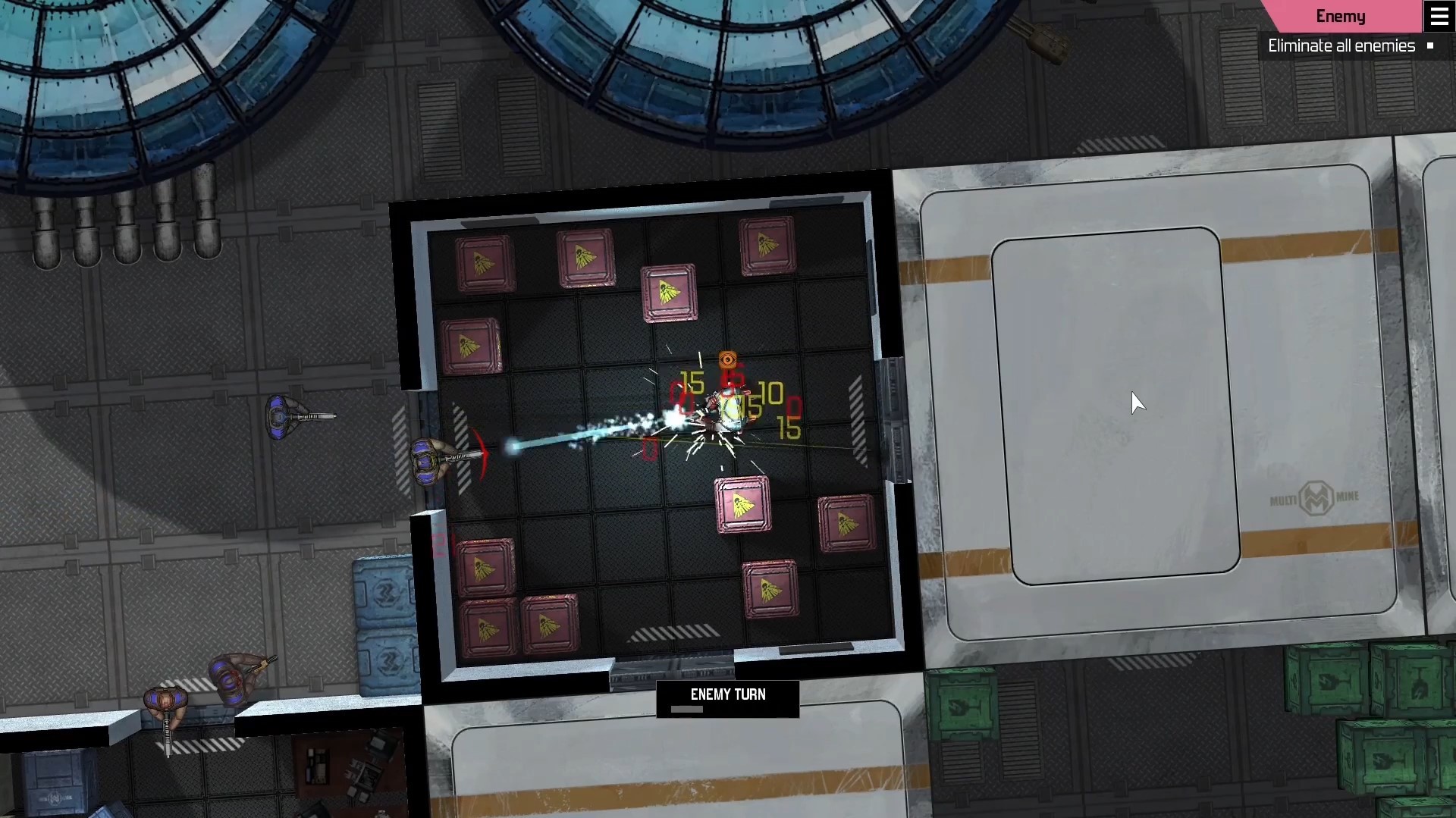1456x818 pixels.
Task: Open the hamburger menu button
Action: (x=1439, y=16)
